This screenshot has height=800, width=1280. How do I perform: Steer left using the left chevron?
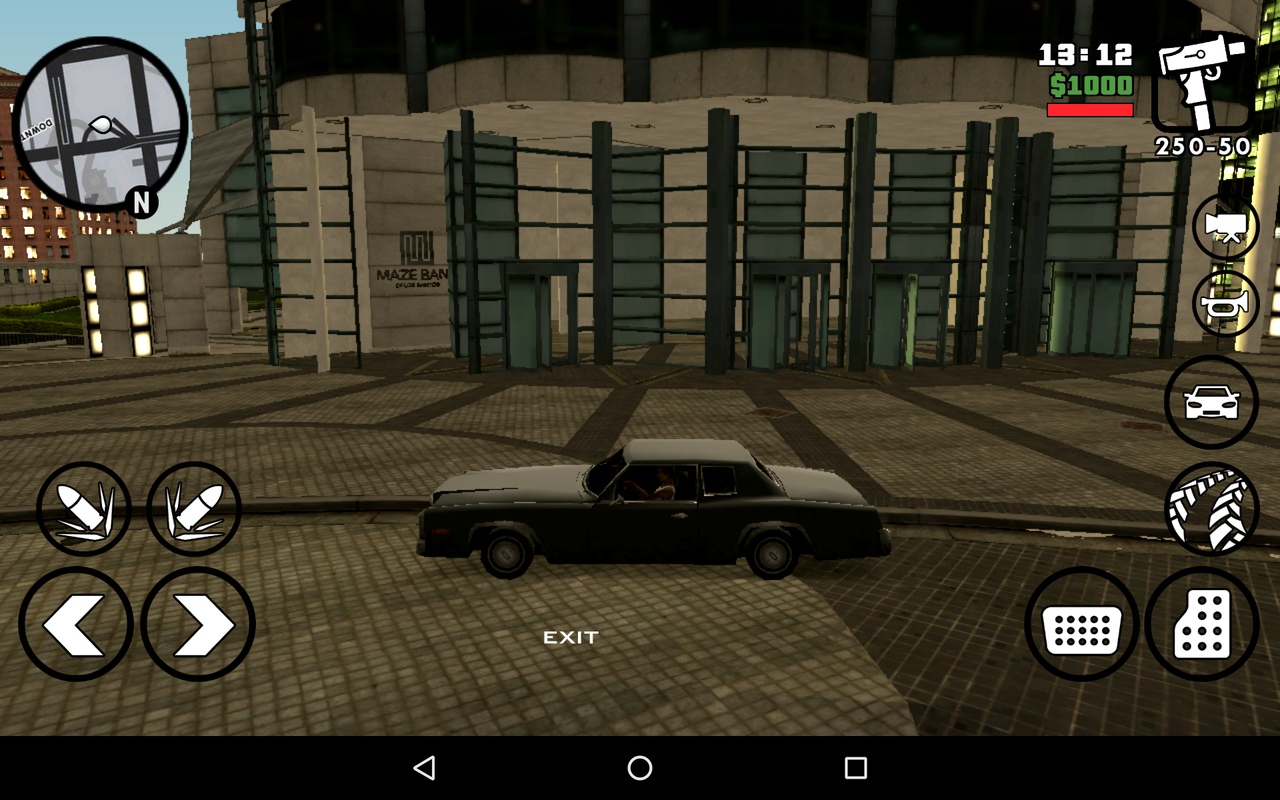pyautogui.click(x=75, y=624)
